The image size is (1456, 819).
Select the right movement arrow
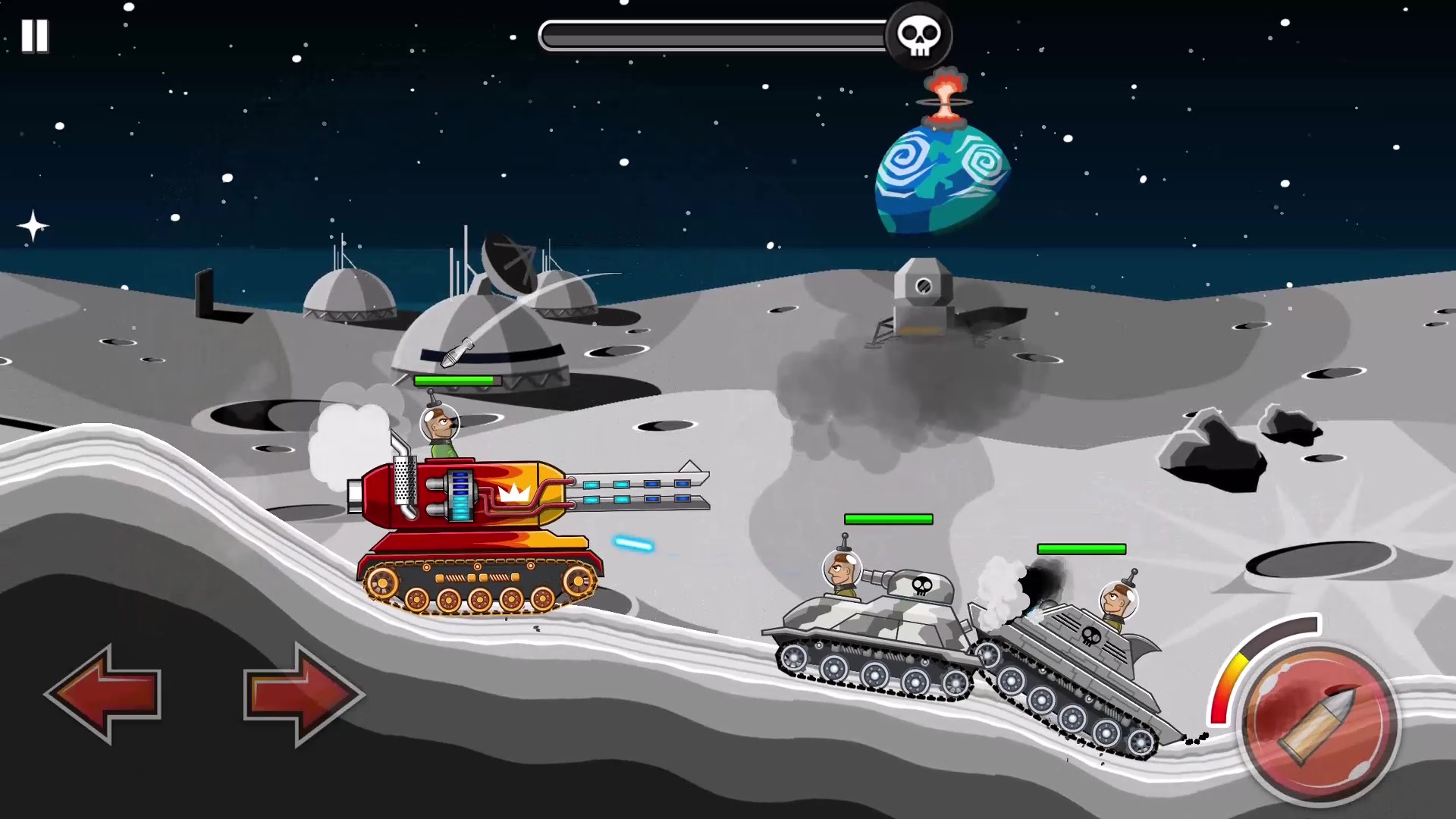(301, 692)
